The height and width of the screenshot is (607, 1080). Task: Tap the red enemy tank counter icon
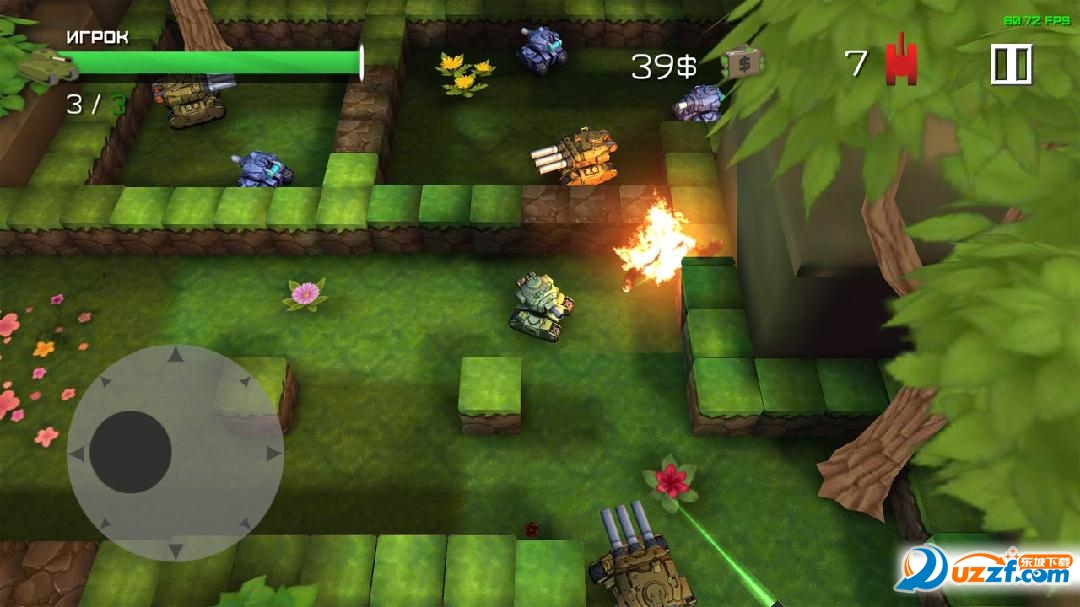click(901, 63)
